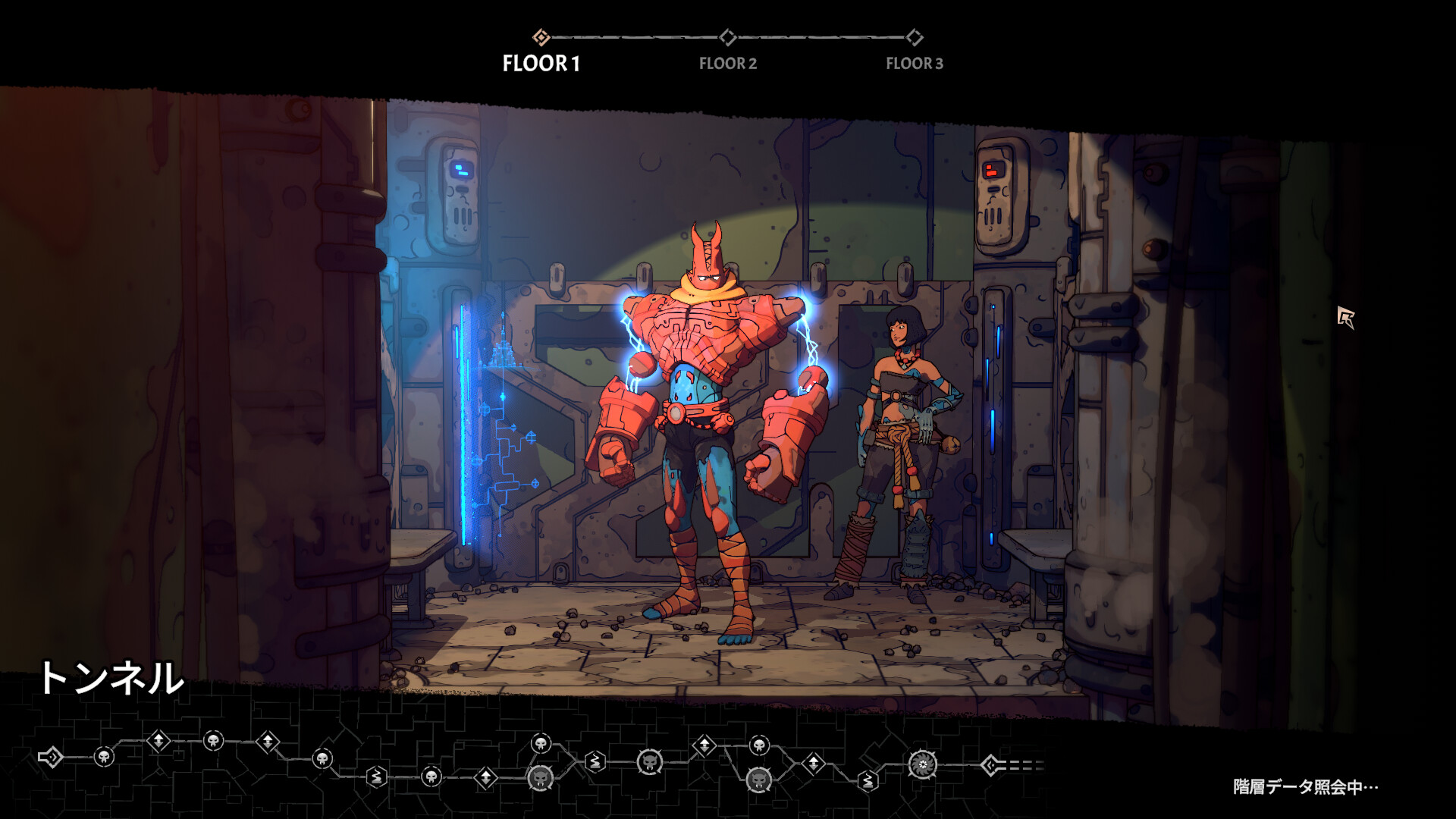This screenshot has height=819, width=1456.
Task: Select the FLOOR 3 progress marker
Action: pyautogui.click(x=915, y=37)
